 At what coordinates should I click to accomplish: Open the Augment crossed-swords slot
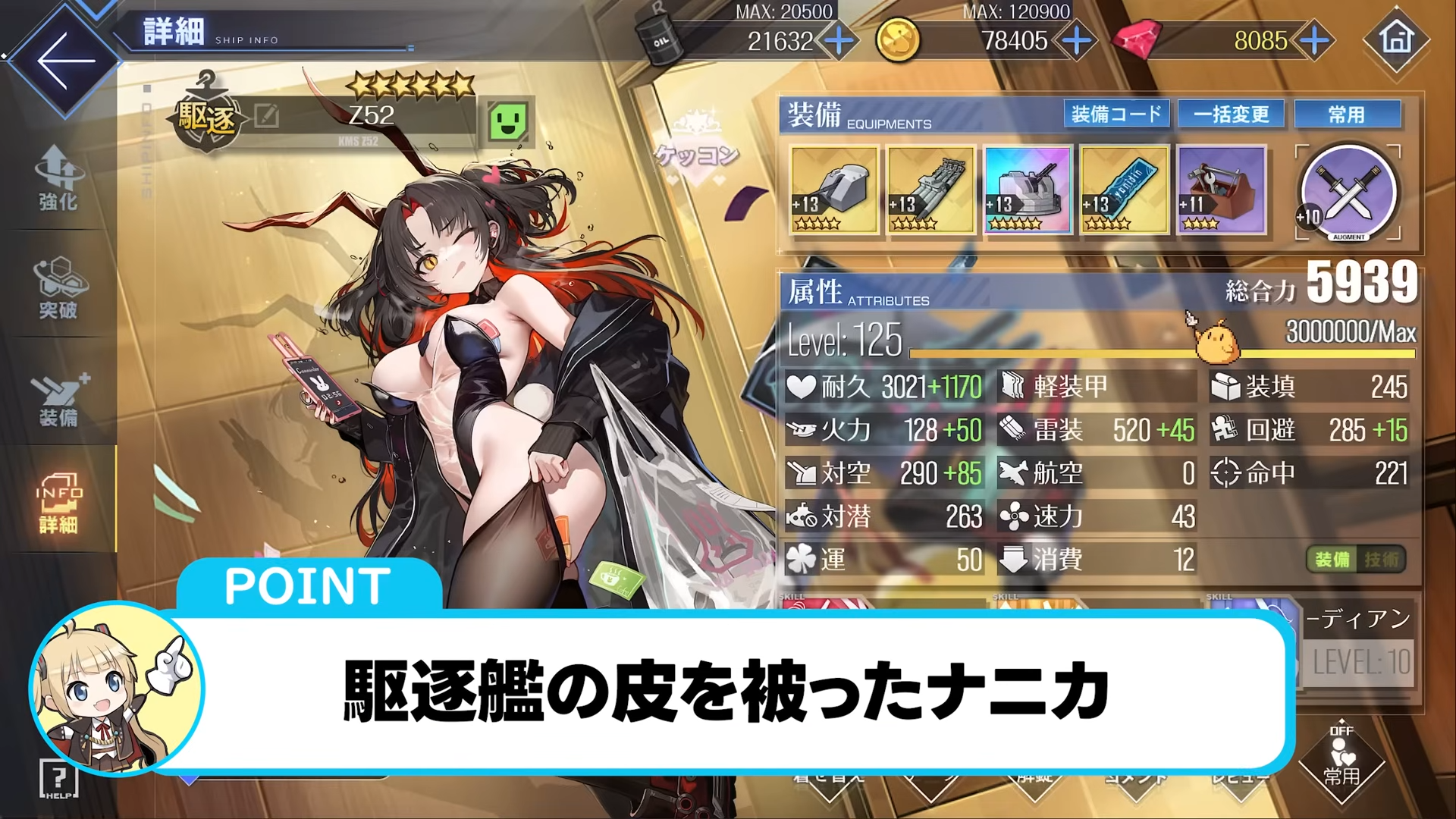click(x=1347, y=192)
